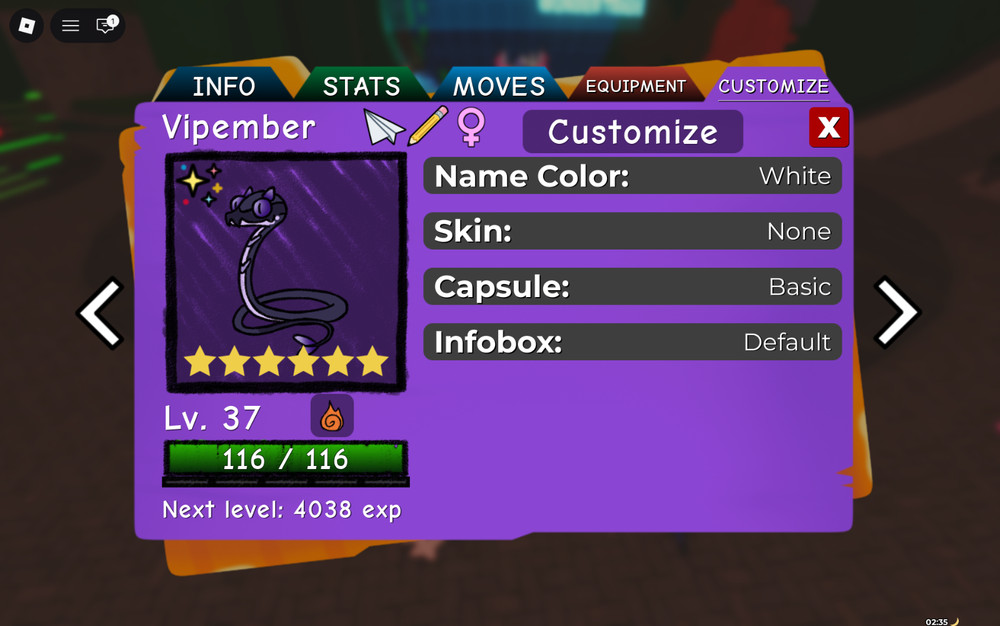Click the fire type icon
The width and height of the screenshot is (1000, 626).
[x=332, y=416]
